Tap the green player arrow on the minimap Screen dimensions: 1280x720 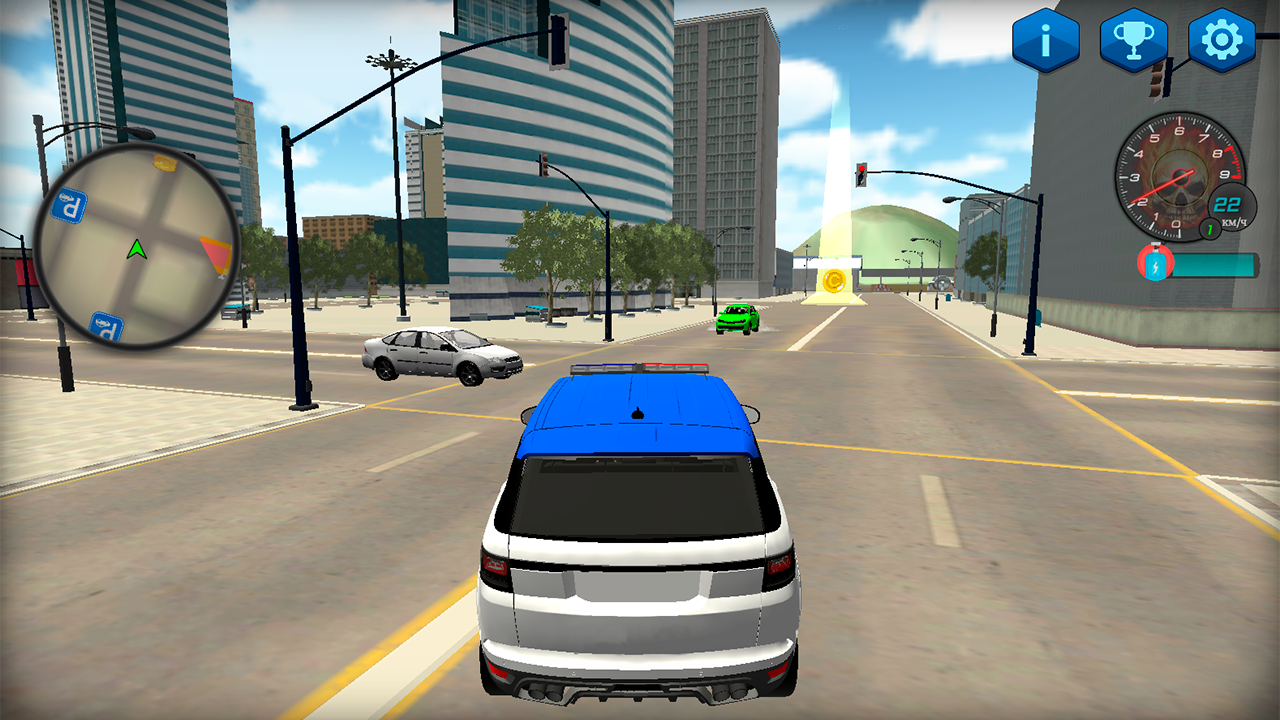[x=137, y=248]
